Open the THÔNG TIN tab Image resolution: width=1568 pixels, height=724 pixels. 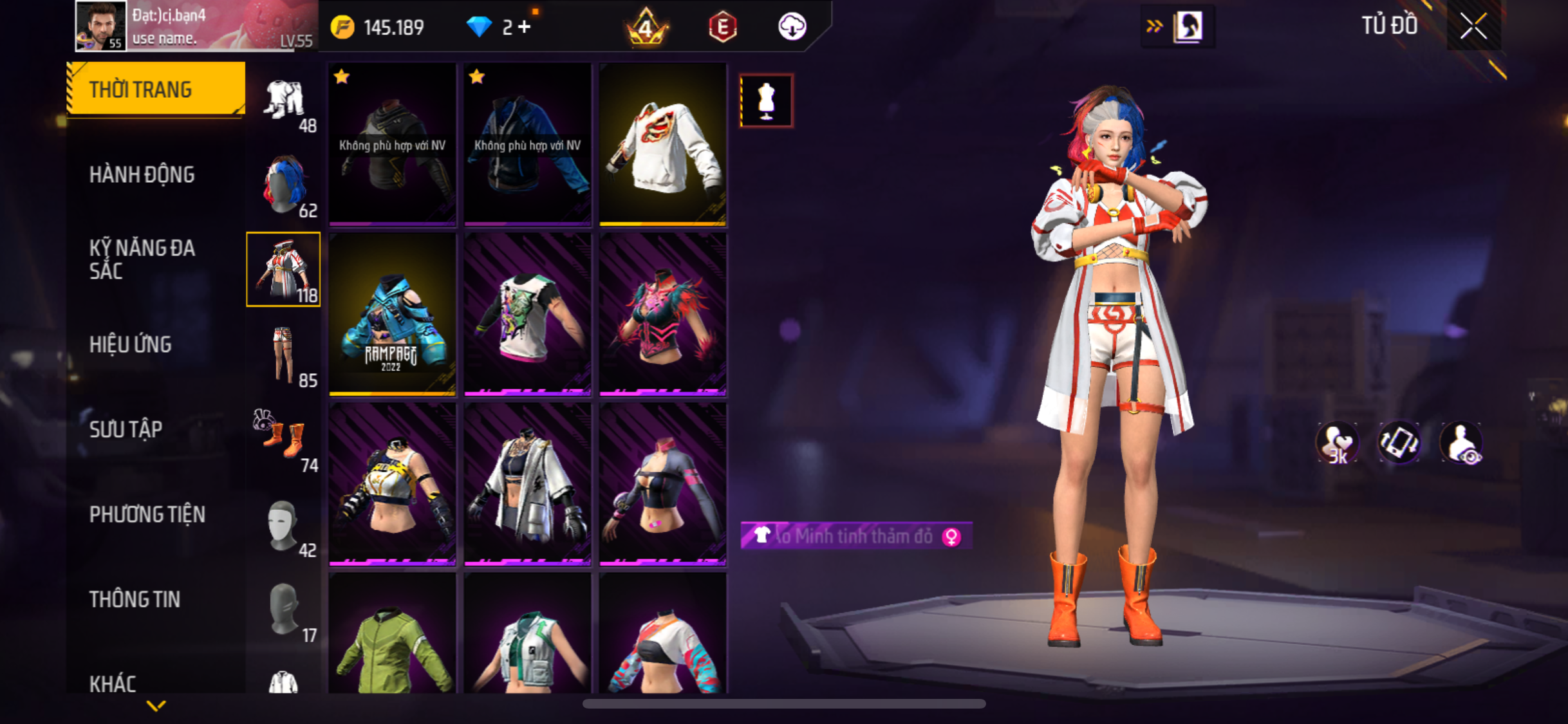[x=135, y=599]
